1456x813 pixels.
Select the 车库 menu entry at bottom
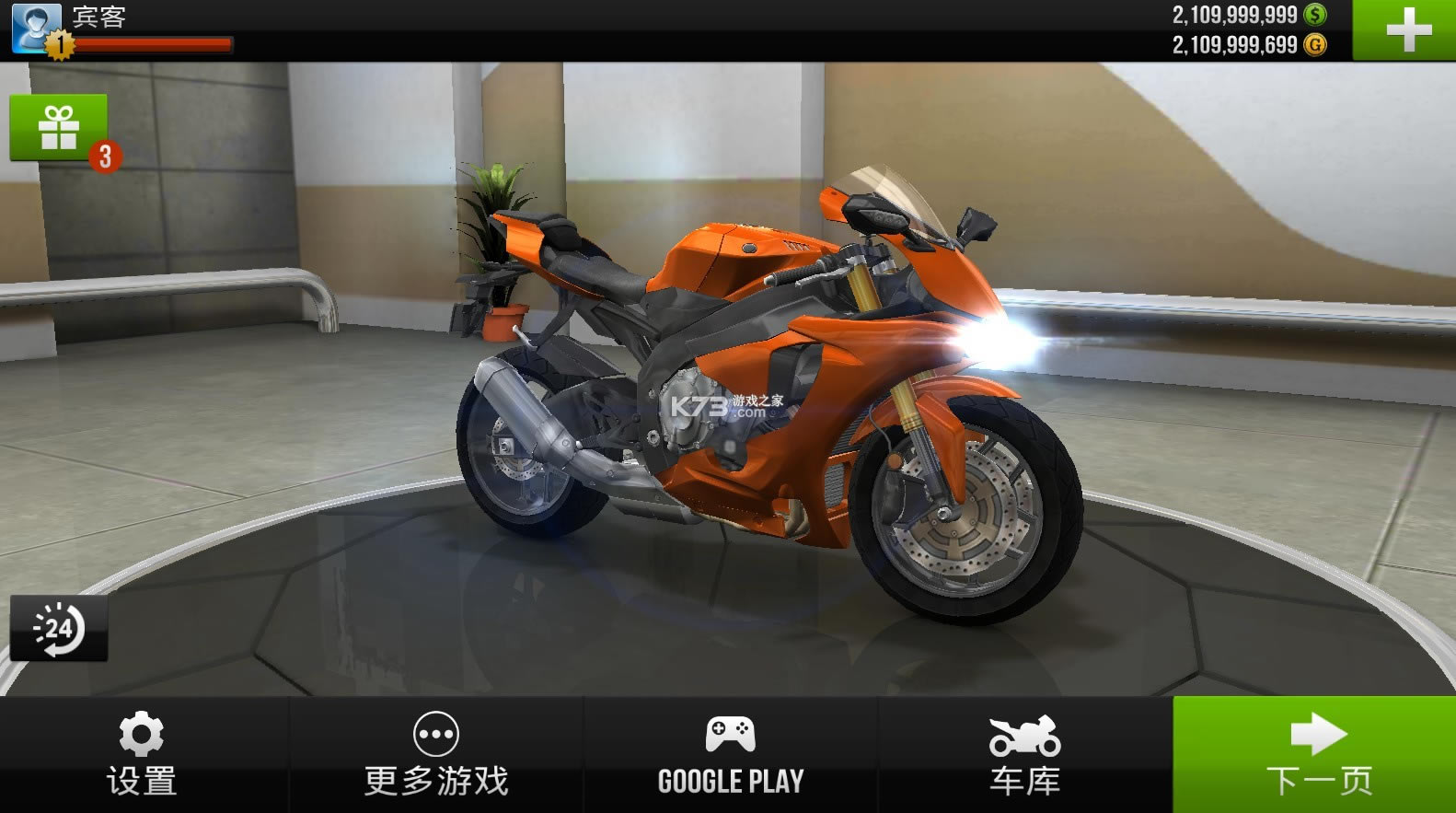tap(1024, 781)
